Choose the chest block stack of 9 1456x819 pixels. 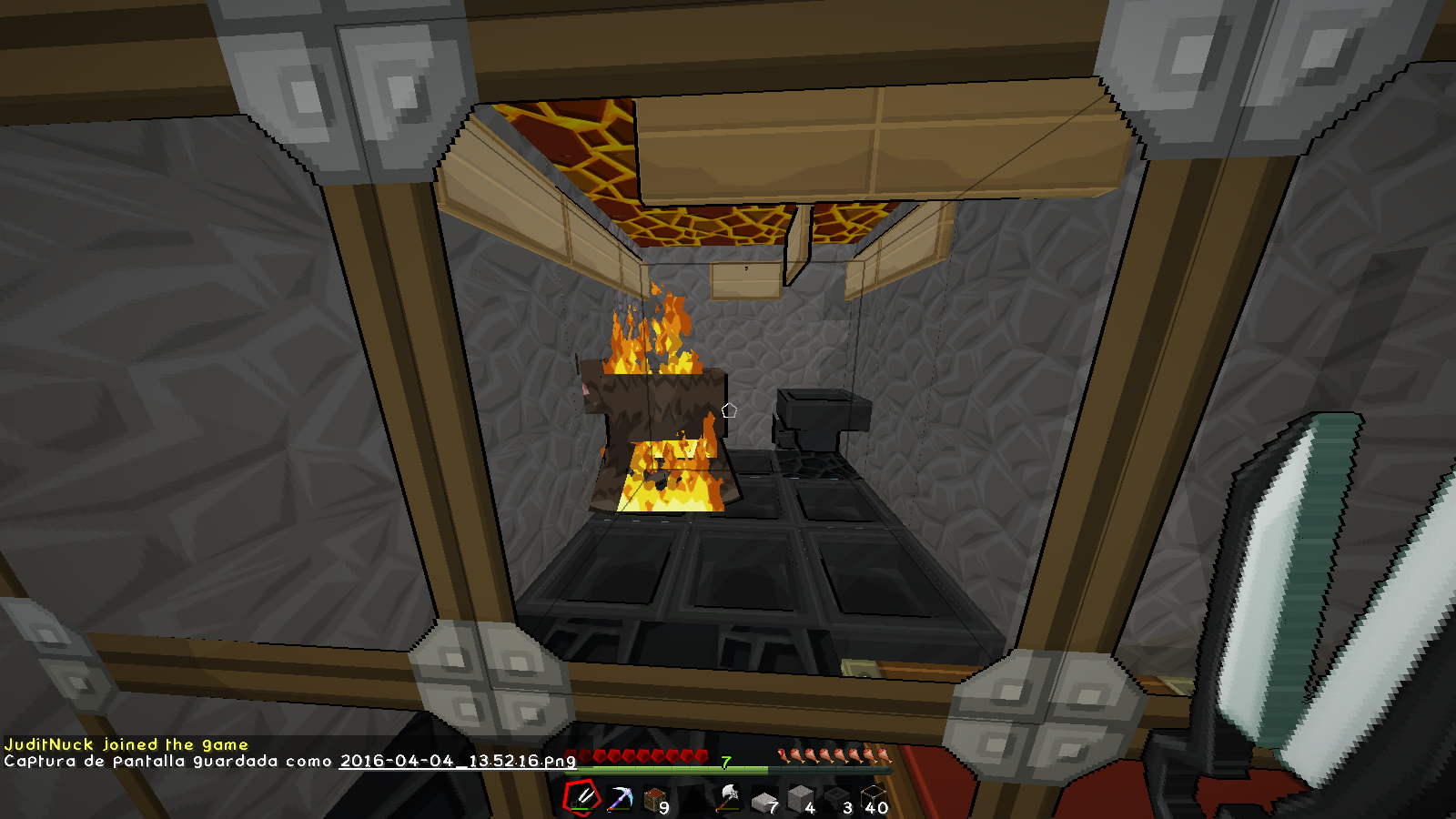(656, 800)
